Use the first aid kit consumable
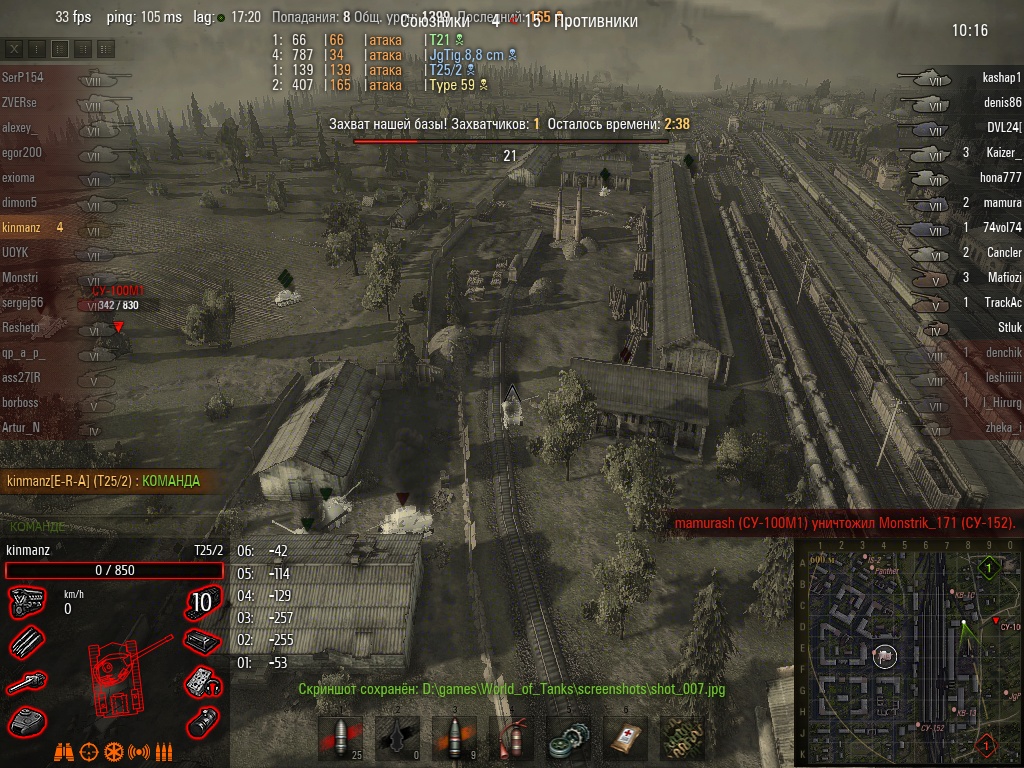Screen dimensions: 1024x768 pos(625,740)
